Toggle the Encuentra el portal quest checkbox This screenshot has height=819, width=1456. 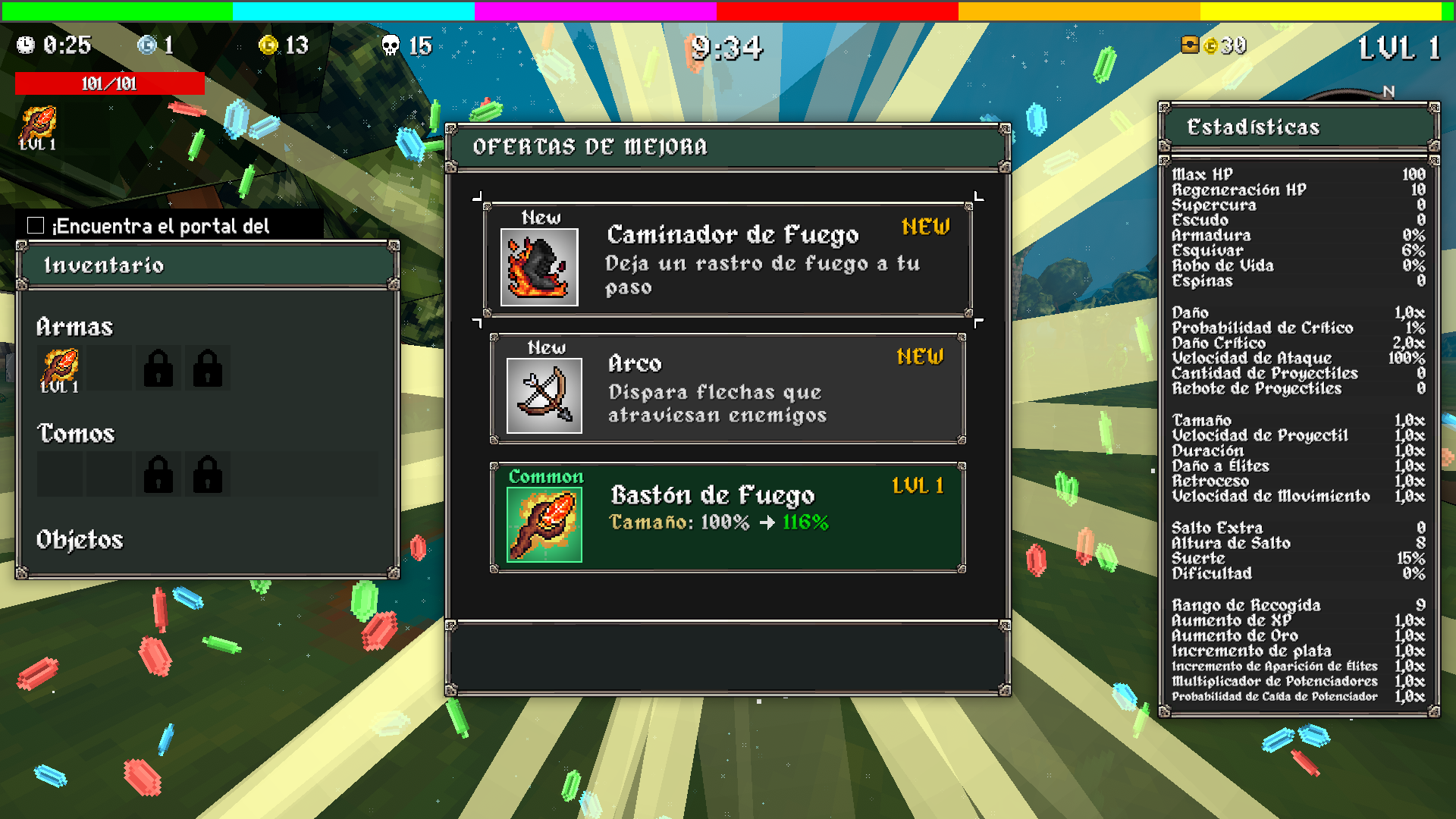click(x=34, y=224)
